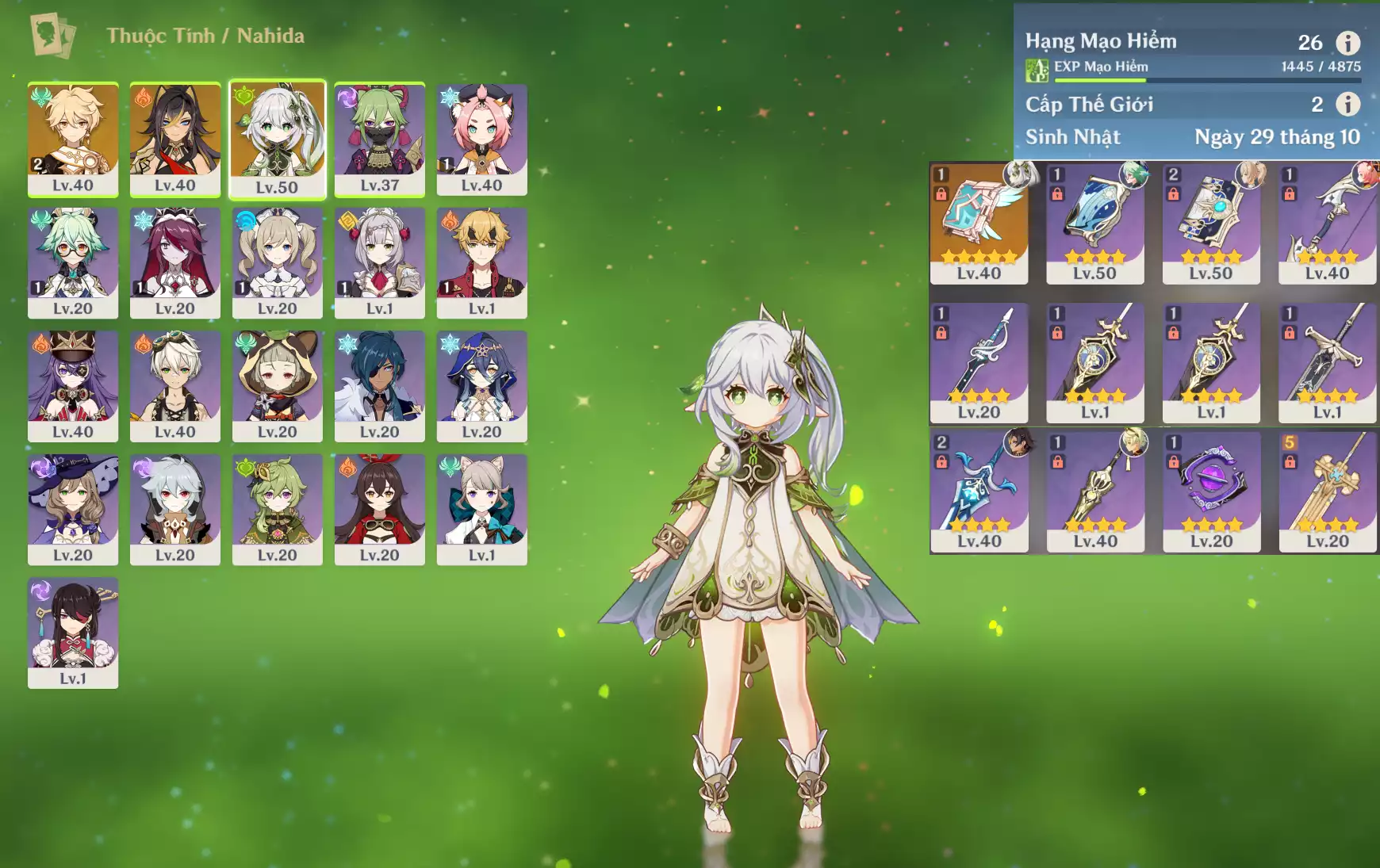Open the info icon beside Cấp Thế Giới
This screenshot has height=868, width=1380.
1347,104
